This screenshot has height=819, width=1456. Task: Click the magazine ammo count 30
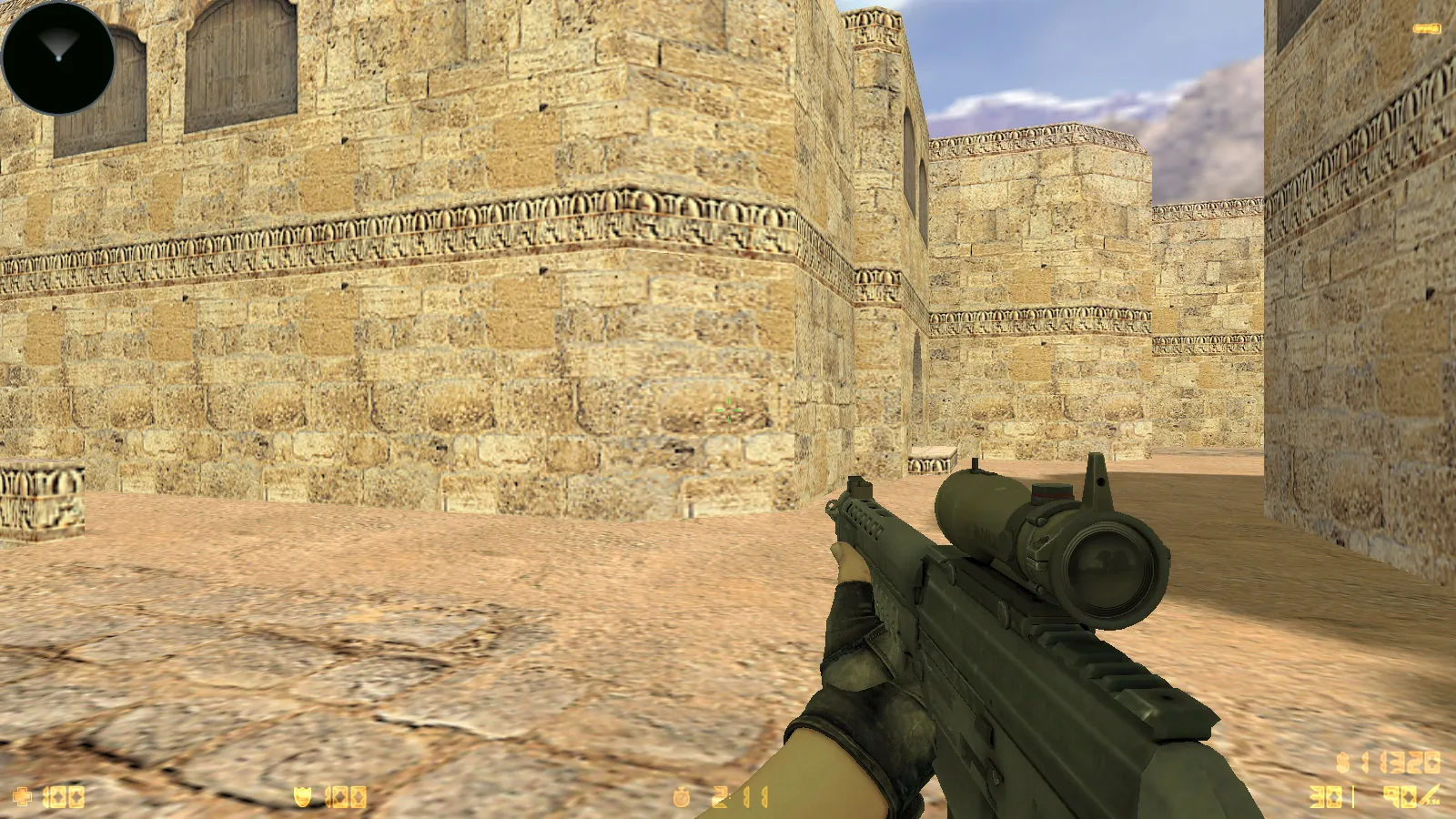[x=1326, y=796]
